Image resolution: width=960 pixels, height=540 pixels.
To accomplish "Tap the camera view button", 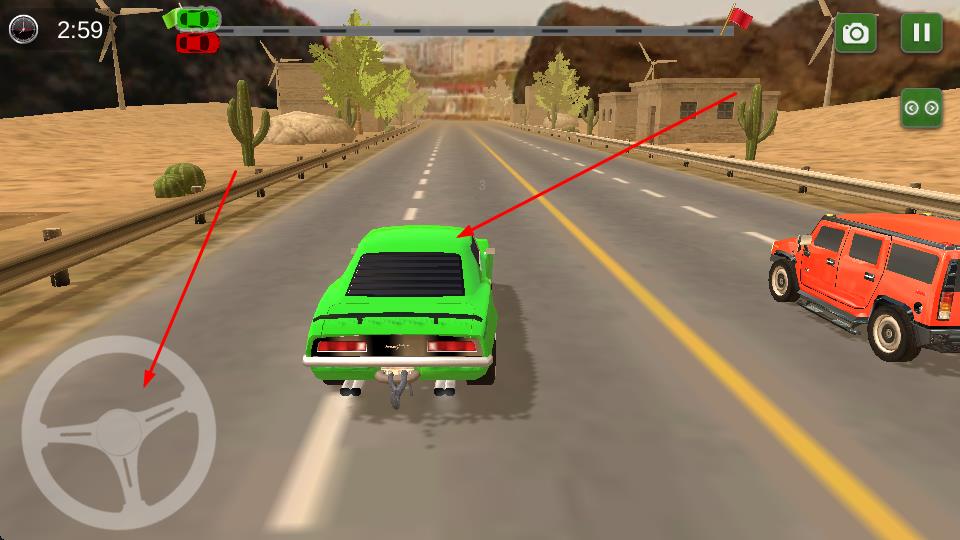I will point(856,33).
